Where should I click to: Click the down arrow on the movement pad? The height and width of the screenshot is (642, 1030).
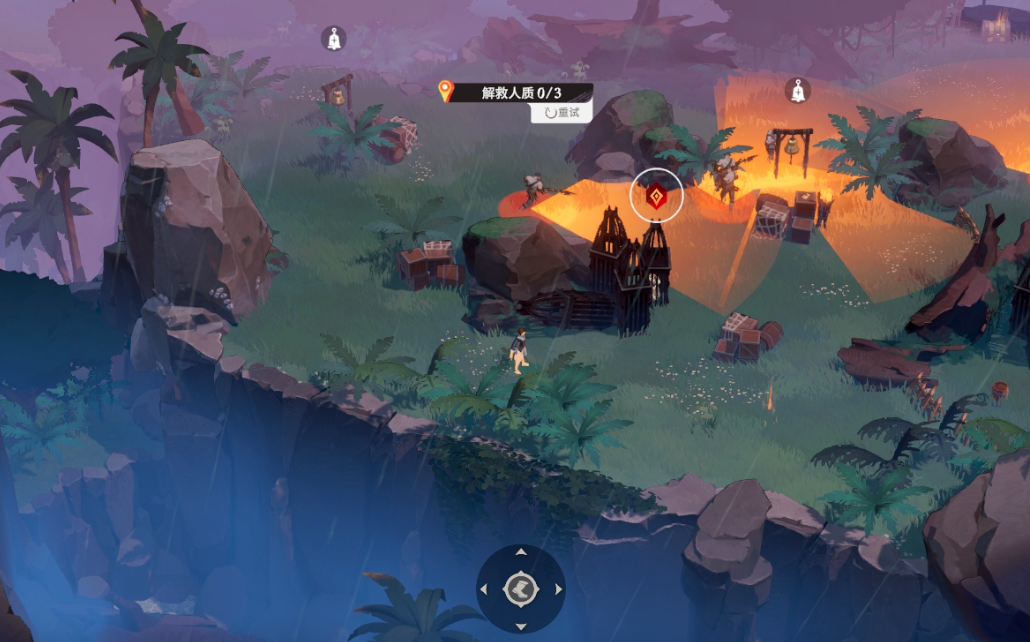point(521,625)
